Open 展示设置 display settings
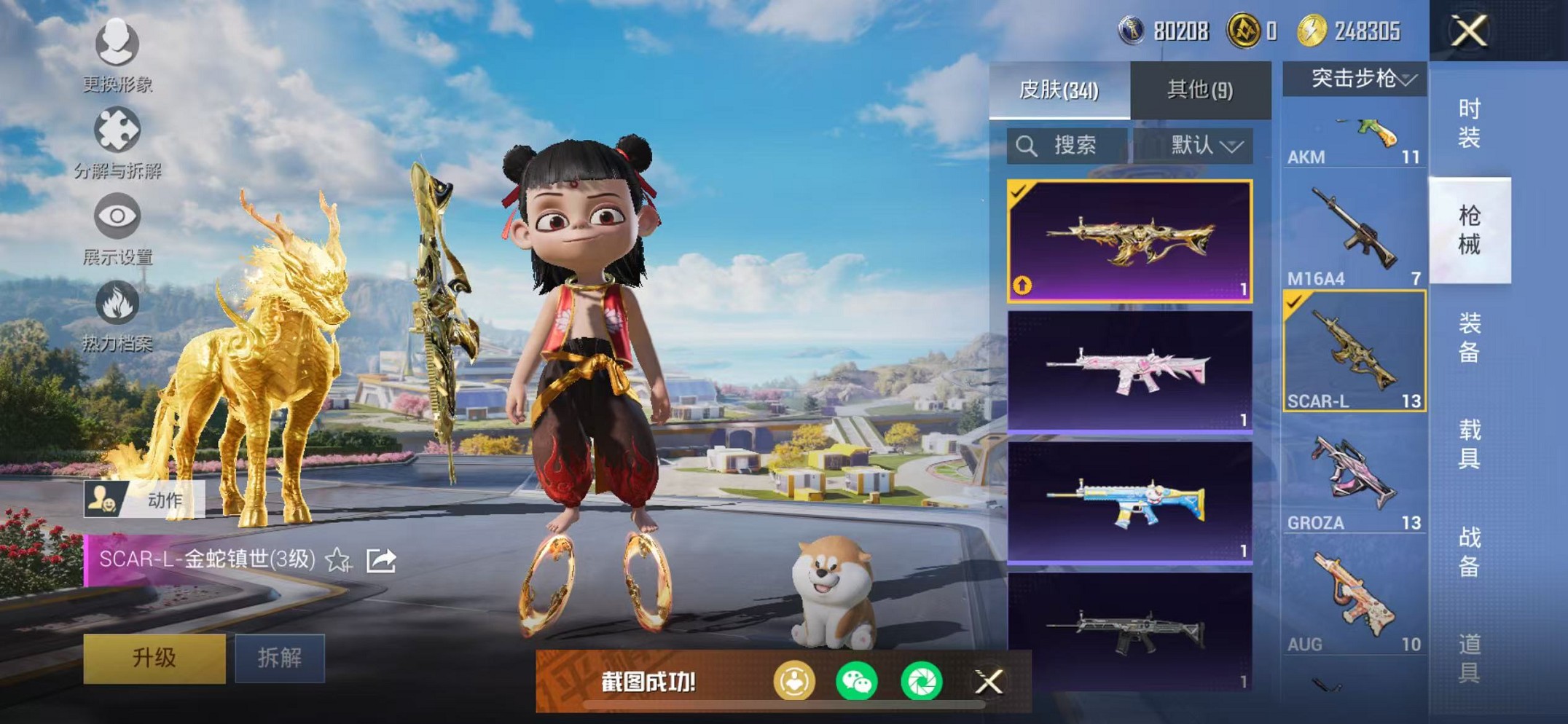Image resolution: width=1568 pixels, height=724 pixels. (x=117, y=229)
